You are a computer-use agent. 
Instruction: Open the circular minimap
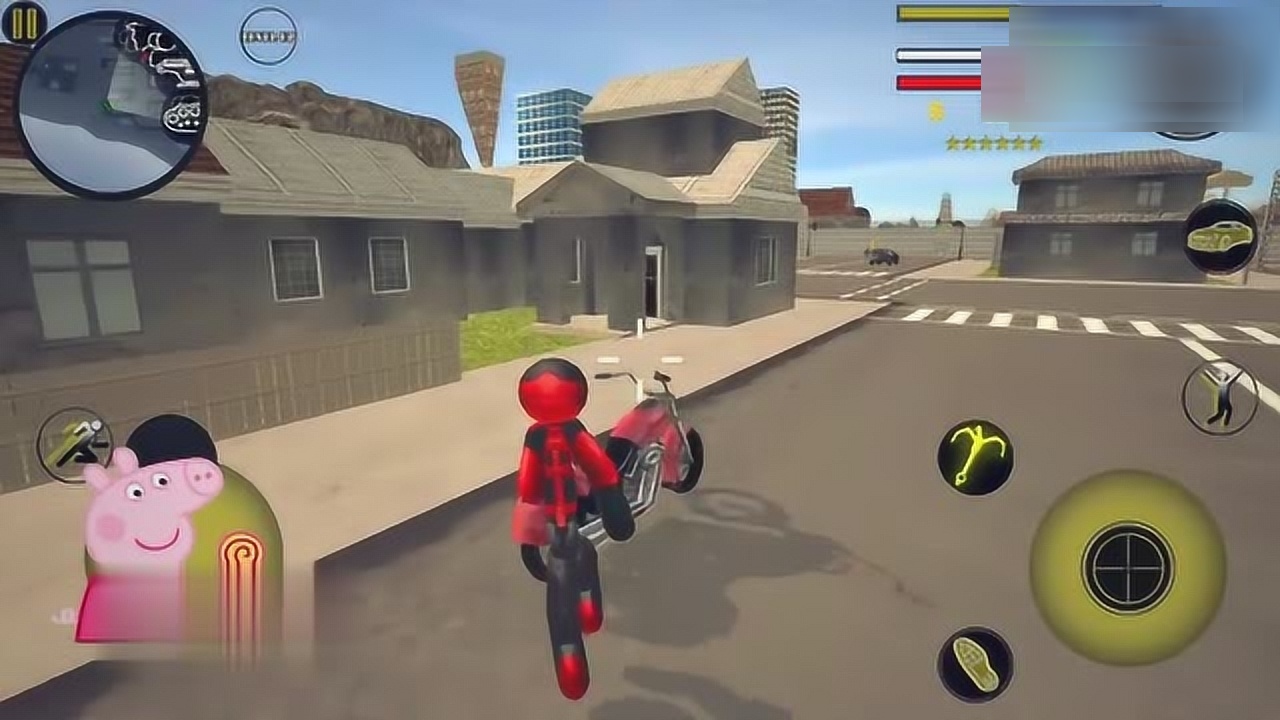tap(112, 105)
